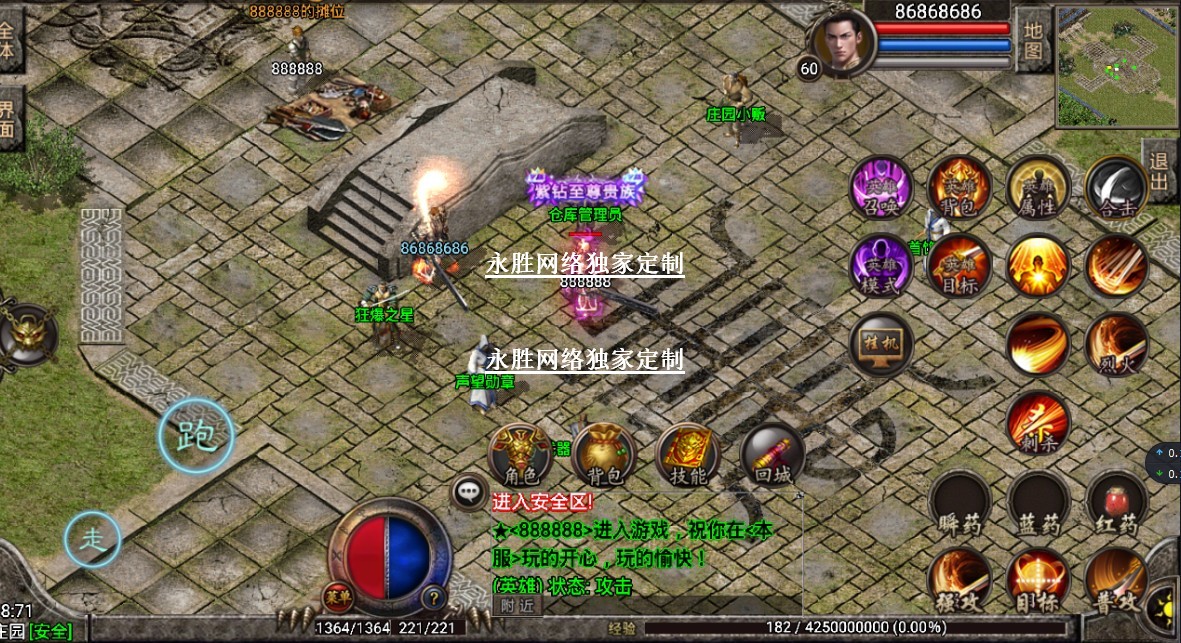Open the 背包 gold pouch inventory
This screenshot has height=643, width=1181.
coord(604,455)
